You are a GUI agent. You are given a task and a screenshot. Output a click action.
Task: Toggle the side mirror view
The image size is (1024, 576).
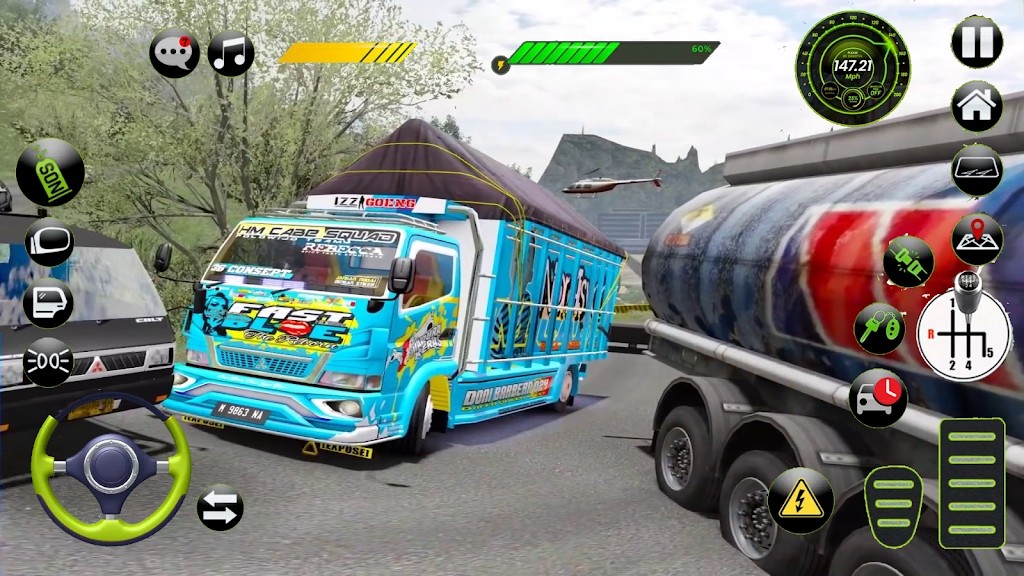click(x=49, y=241)
